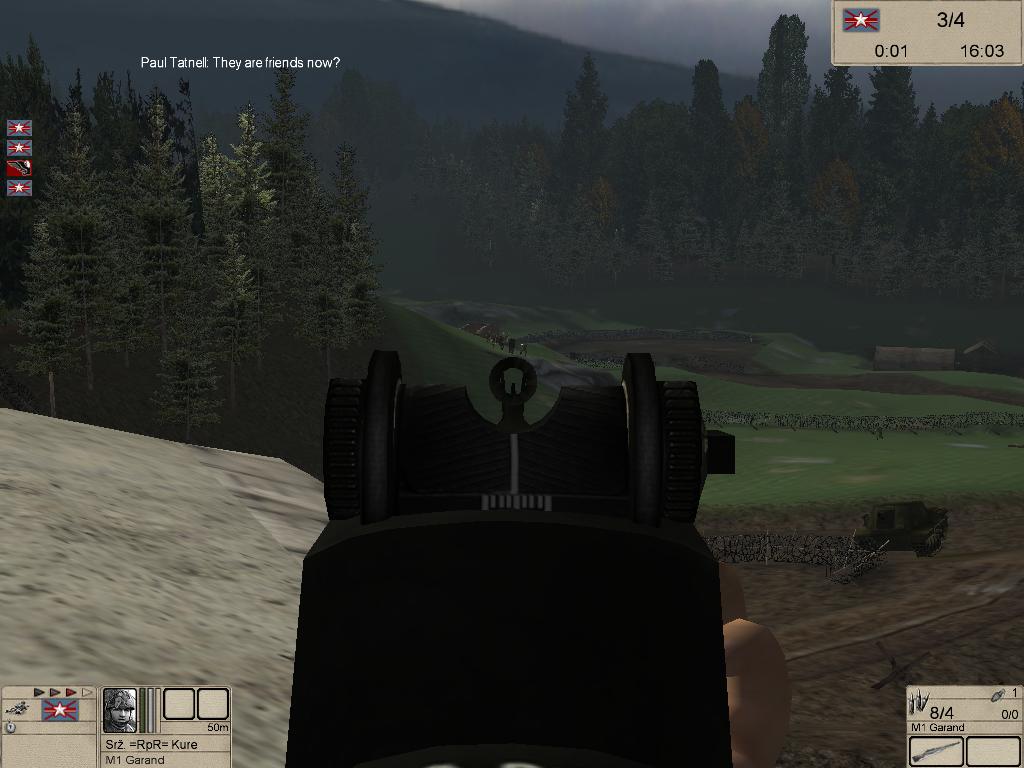Viewport: 1024px width, 768px height.
Task: Click the stopwatch icon
Action: pyautogui.click(x=10, y=727)
